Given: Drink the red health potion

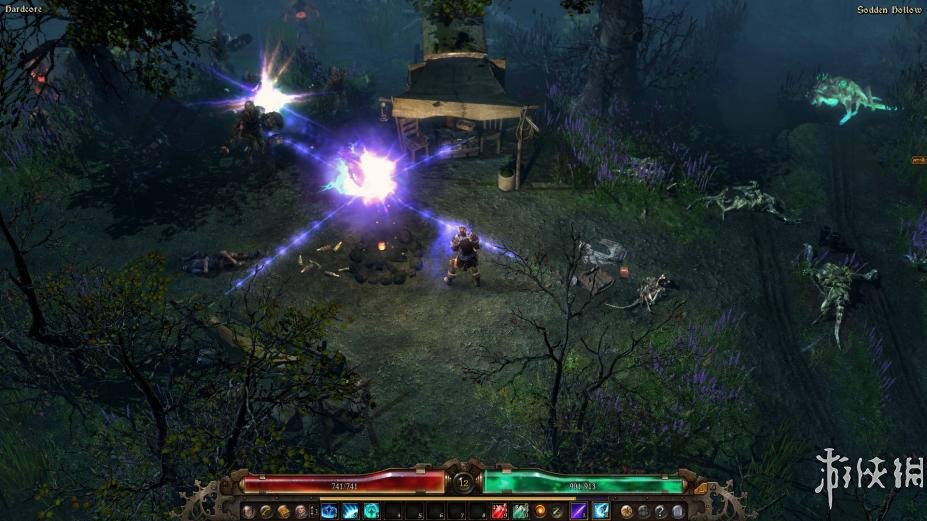Looking at the screenshot, I should pyautogui.click(x=498, y=511).
